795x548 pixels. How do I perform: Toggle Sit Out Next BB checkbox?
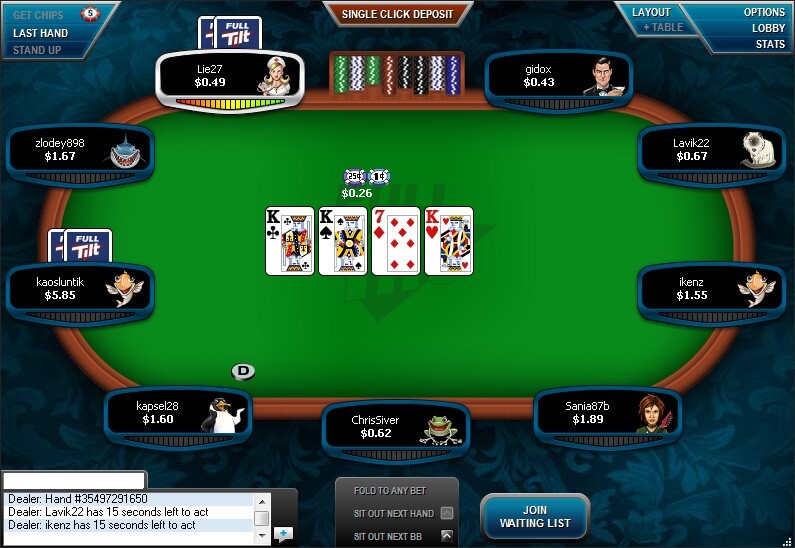click(x=446, y=536)
